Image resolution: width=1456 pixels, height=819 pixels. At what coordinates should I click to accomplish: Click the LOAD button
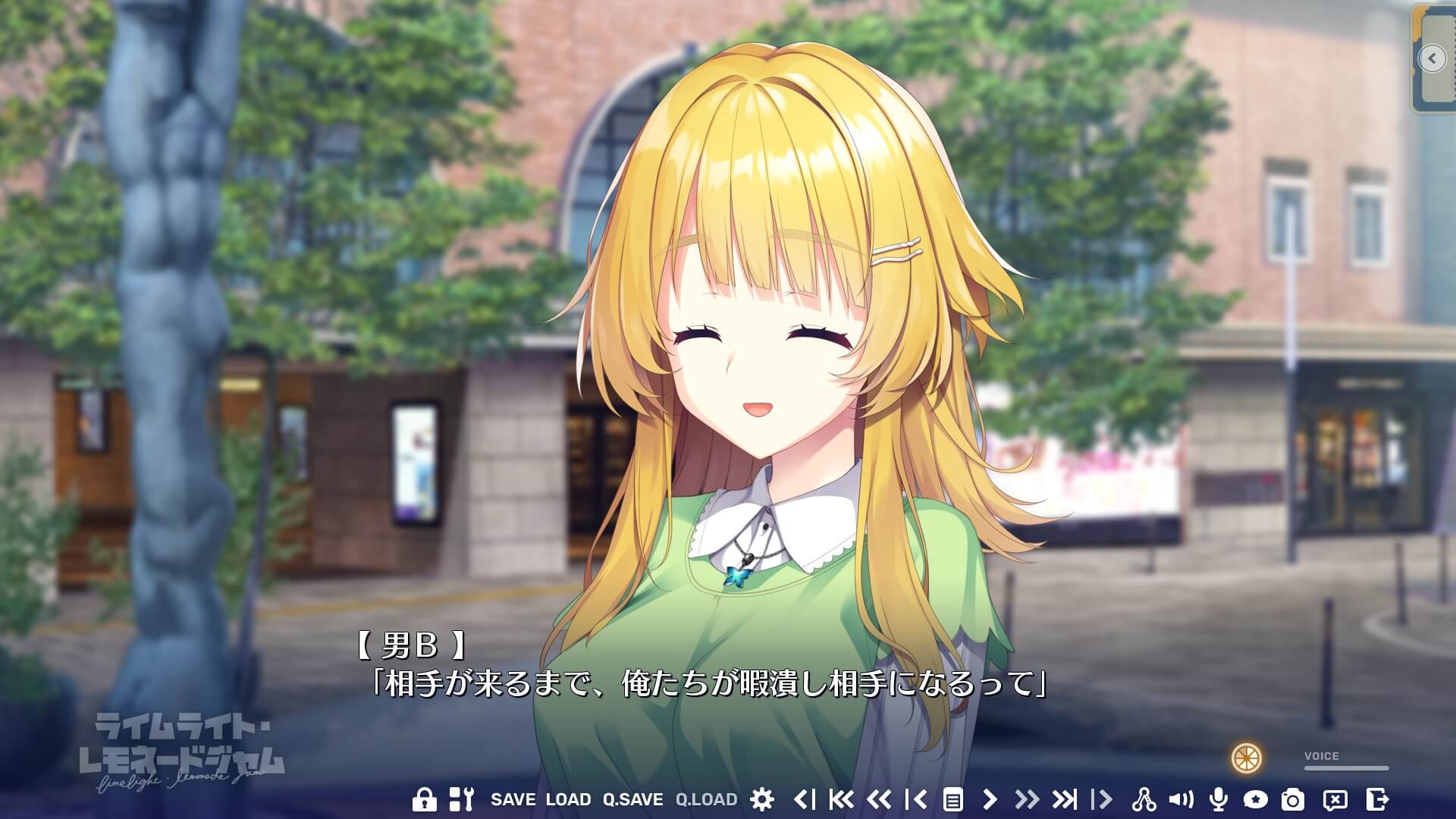tap(567, 799)
